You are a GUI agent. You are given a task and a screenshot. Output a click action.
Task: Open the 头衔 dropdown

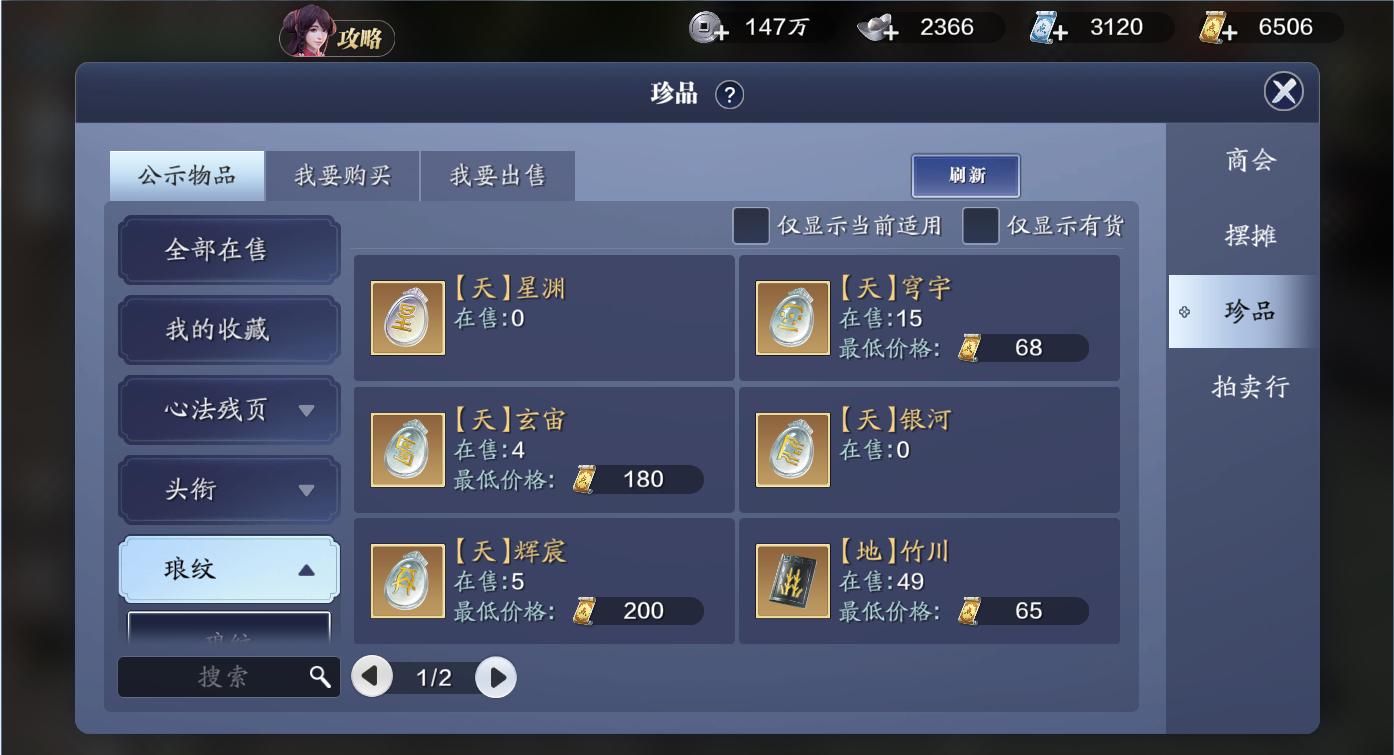coord(228,488)
